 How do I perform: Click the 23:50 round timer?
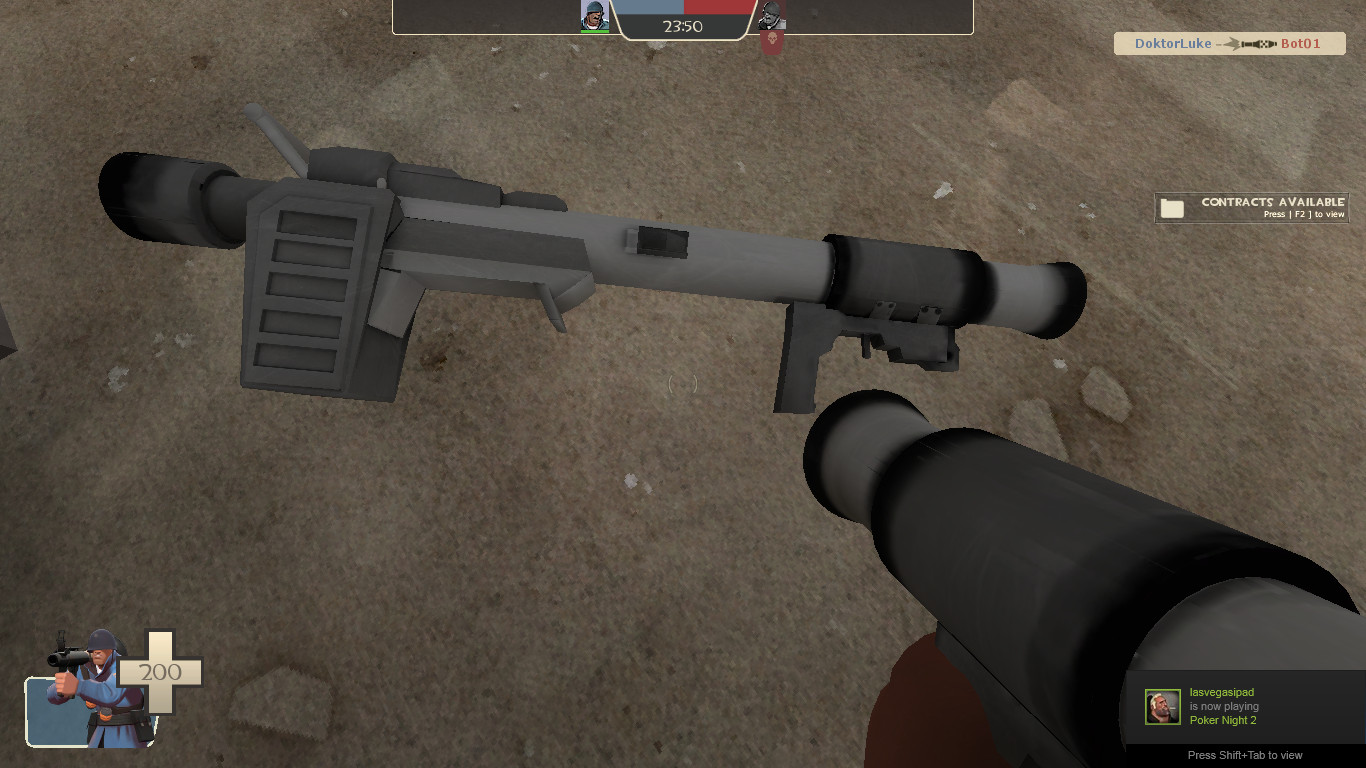pos(683,27)
